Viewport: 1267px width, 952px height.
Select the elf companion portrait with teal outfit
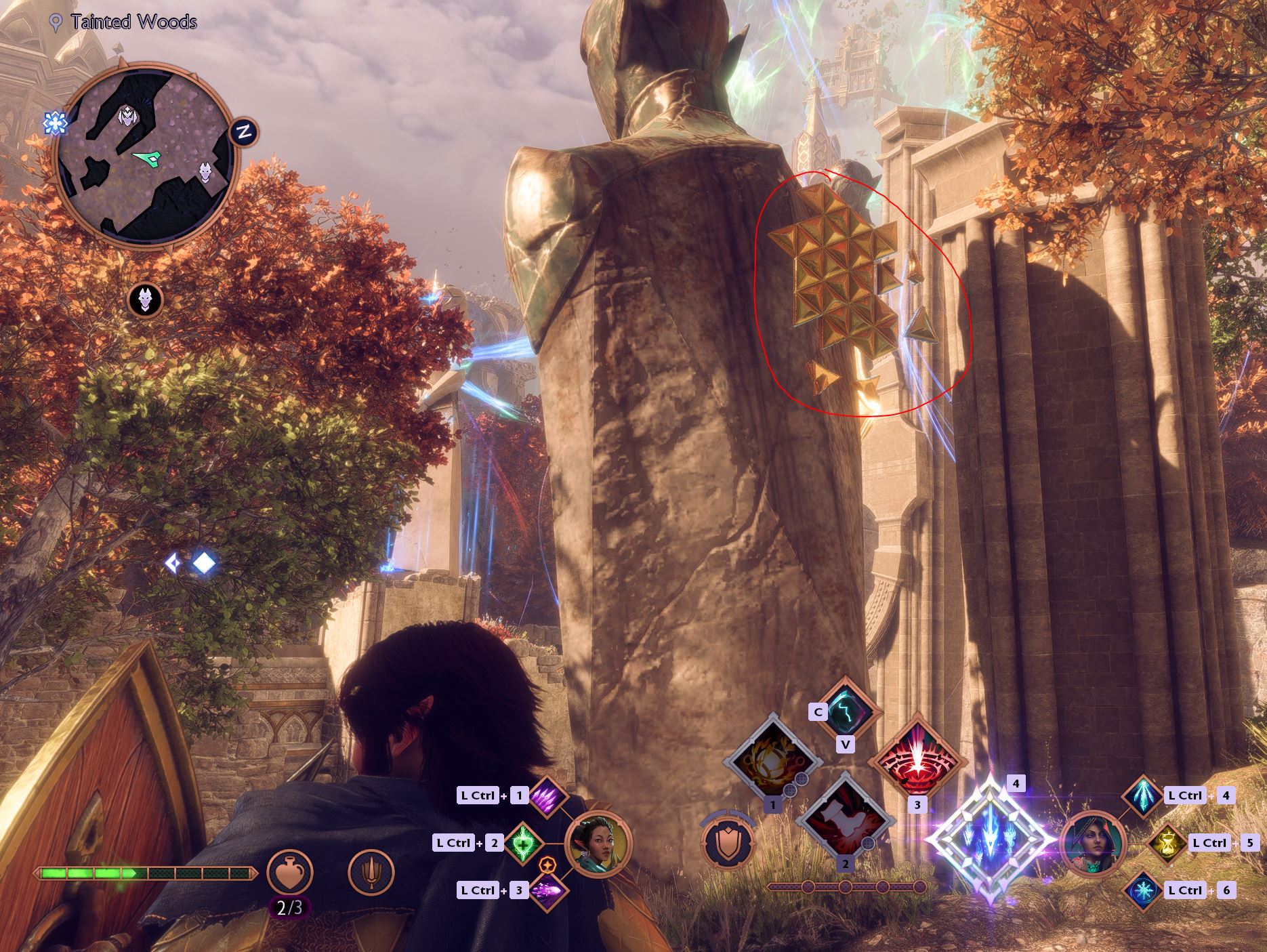tap(598, 844)
